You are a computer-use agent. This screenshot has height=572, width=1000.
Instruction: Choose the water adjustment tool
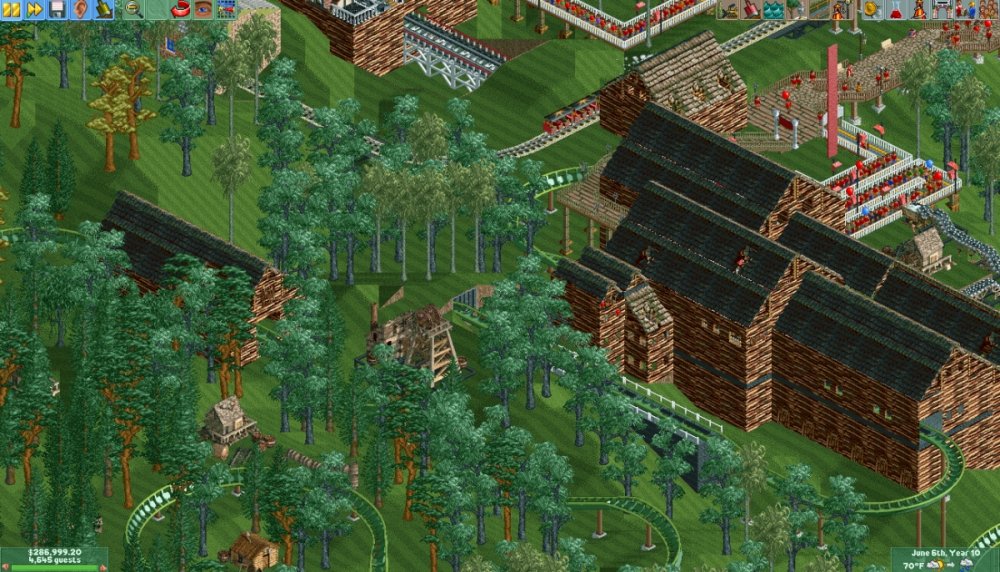click(x=773, y=9)
